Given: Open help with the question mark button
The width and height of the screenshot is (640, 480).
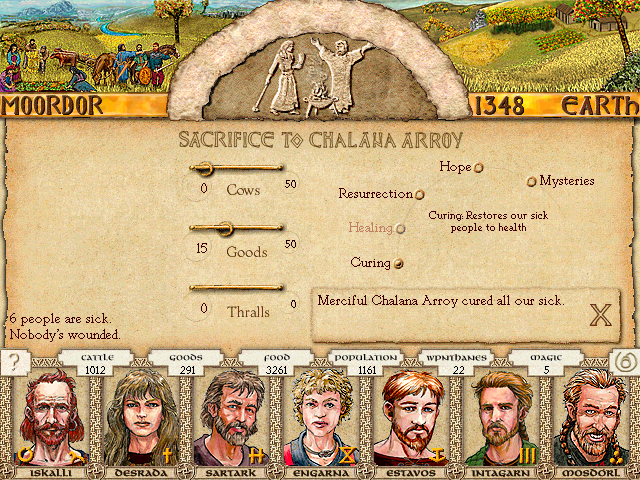Looking at the screenshot, I should [x=15, y=363].
